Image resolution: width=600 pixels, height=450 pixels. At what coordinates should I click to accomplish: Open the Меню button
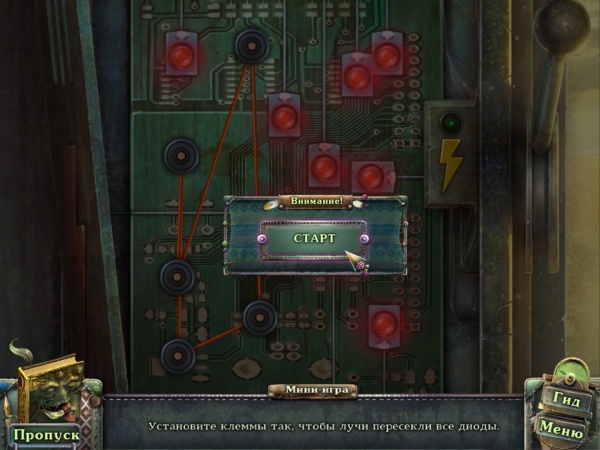[561, 428]
